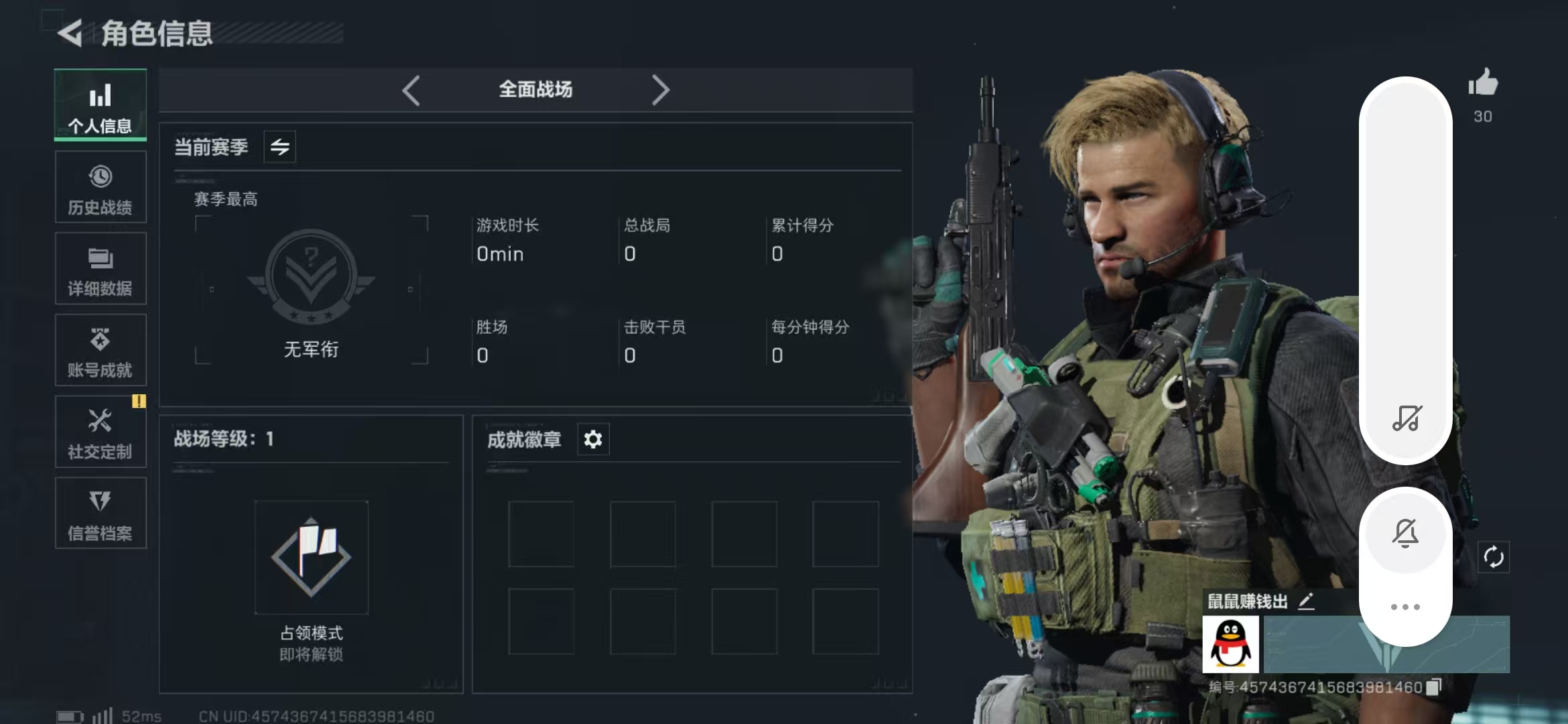The image size is (1568, 724).
Task: Click the rotate character refresh icon
Action: tap(1494, 557)
